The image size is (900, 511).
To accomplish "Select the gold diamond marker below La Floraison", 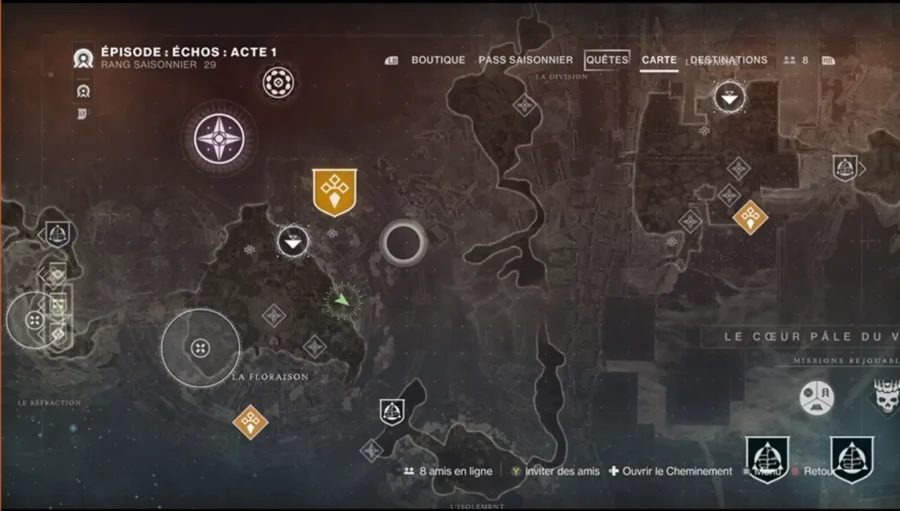I will 250,421.
